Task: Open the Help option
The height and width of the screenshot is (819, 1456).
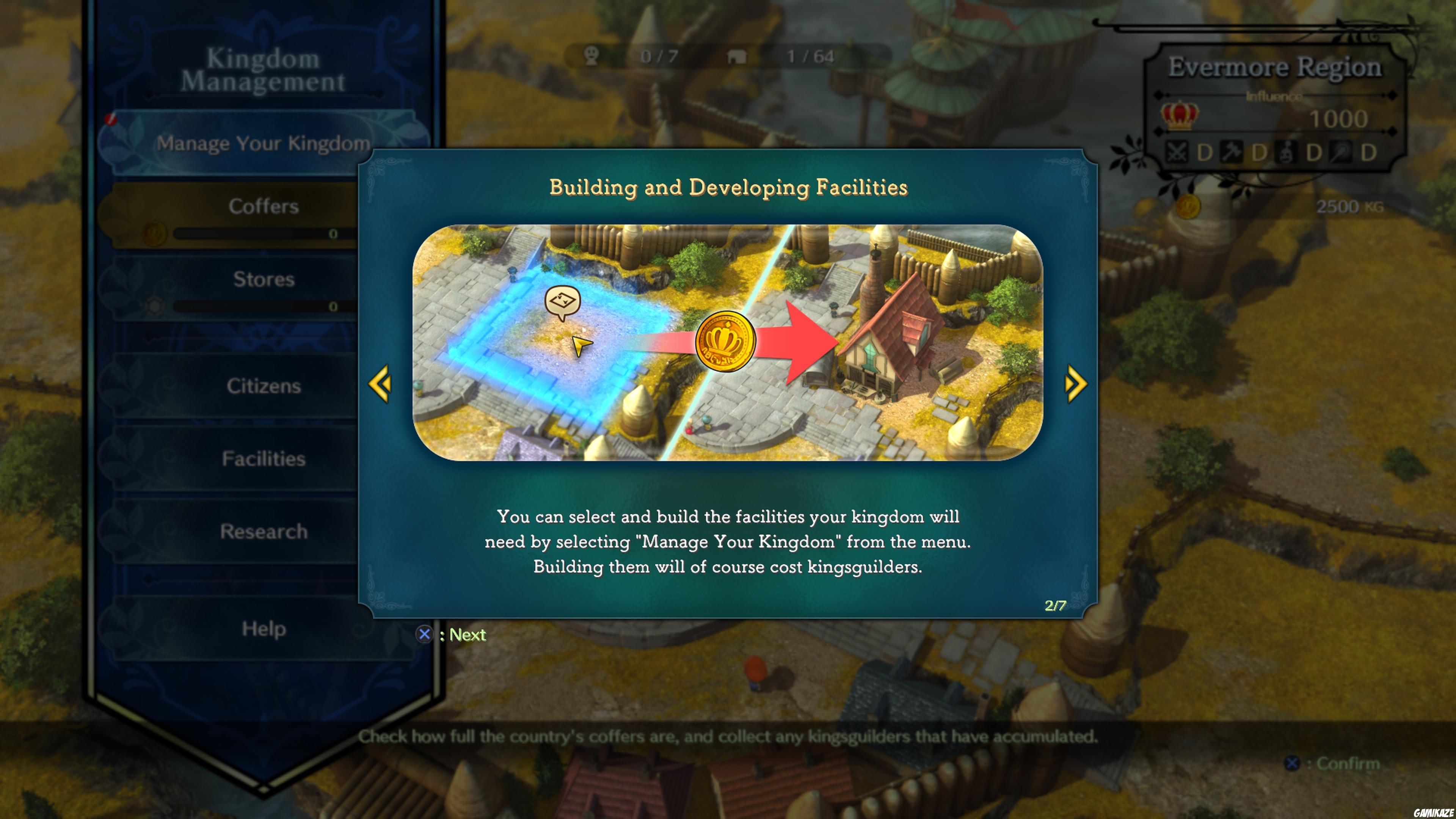Action: [x=264, y=629]
